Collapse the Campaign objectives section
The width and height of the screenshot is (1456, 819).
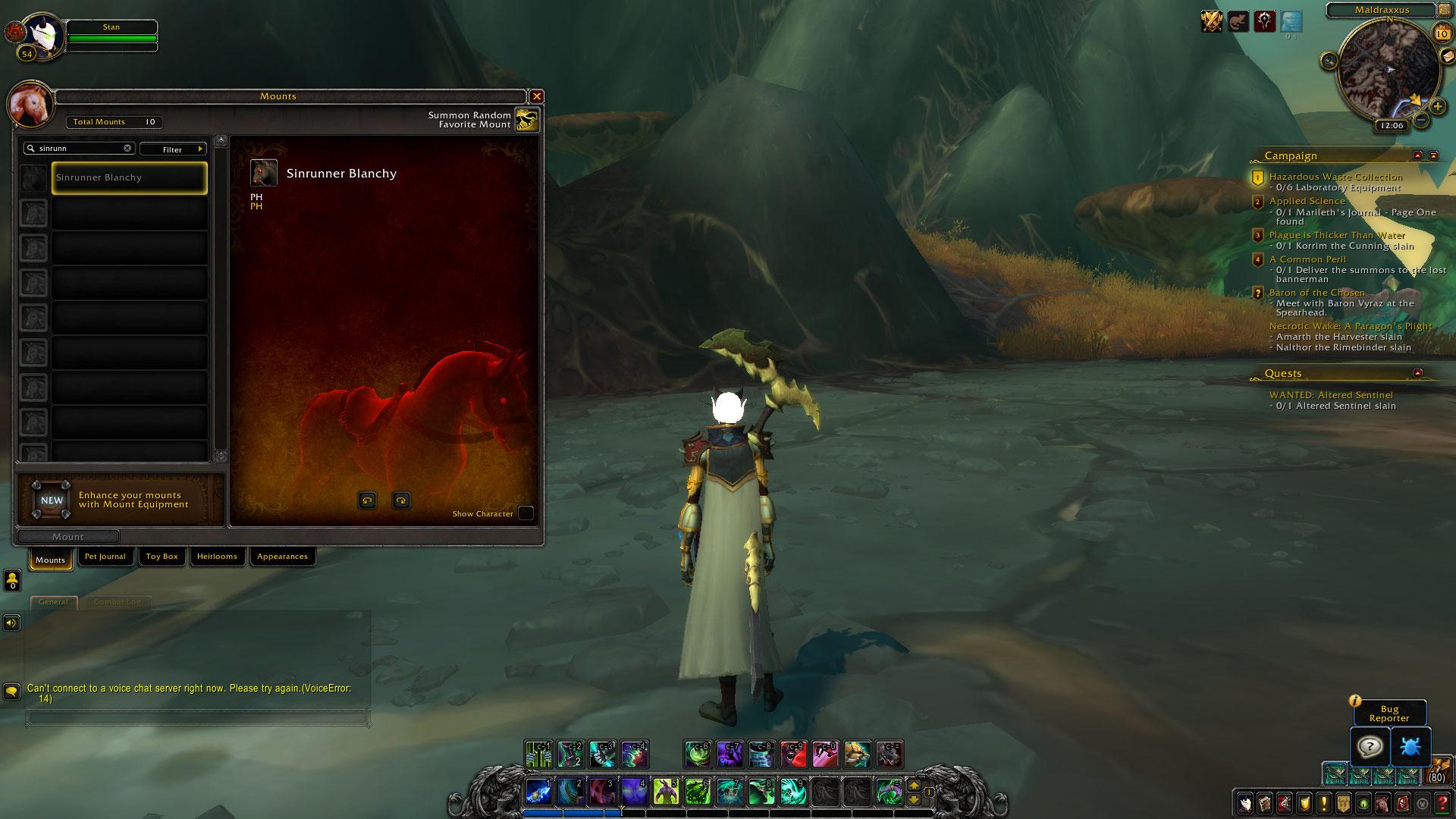pos(1417,155)
